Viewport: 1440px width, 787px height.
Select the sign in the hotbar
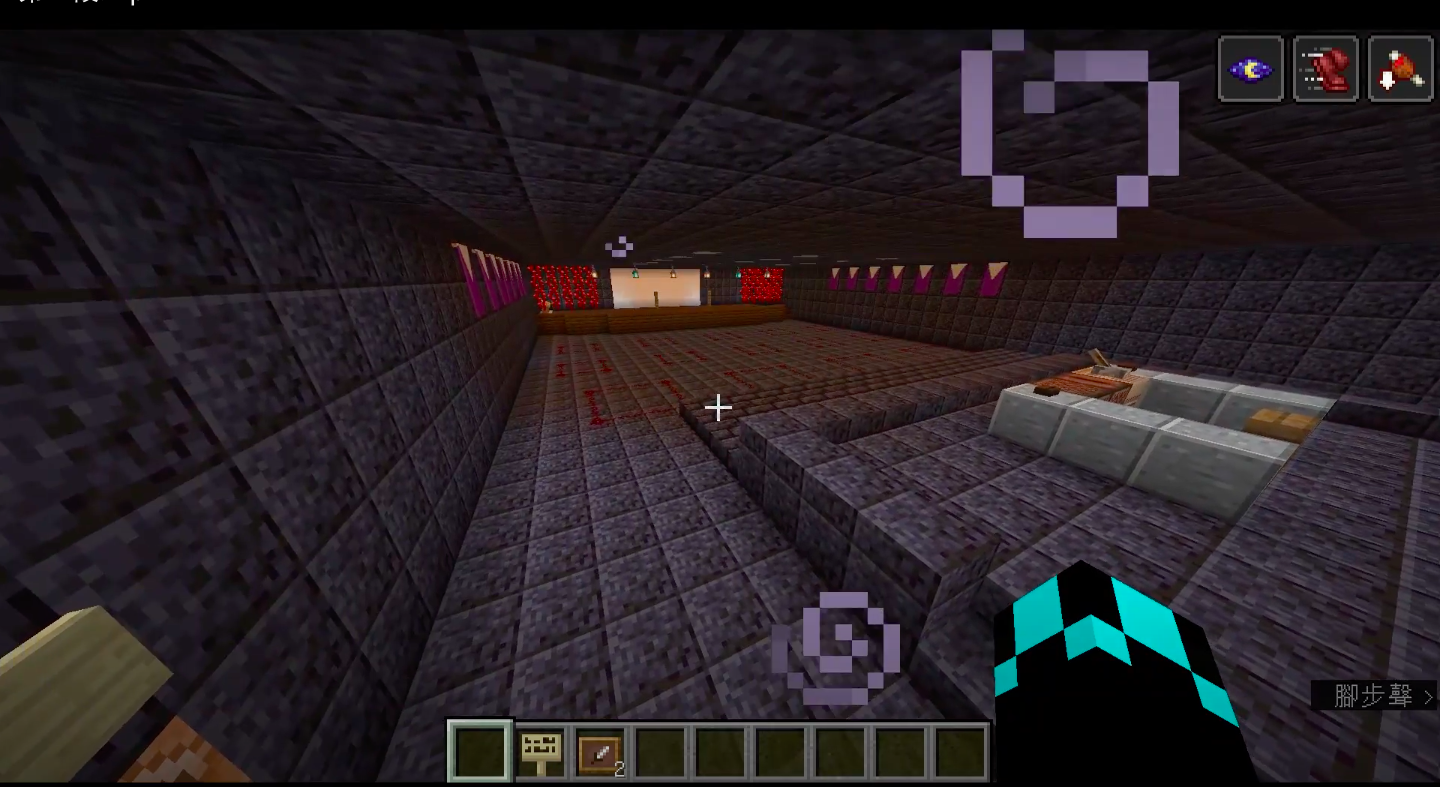(540, 751)
